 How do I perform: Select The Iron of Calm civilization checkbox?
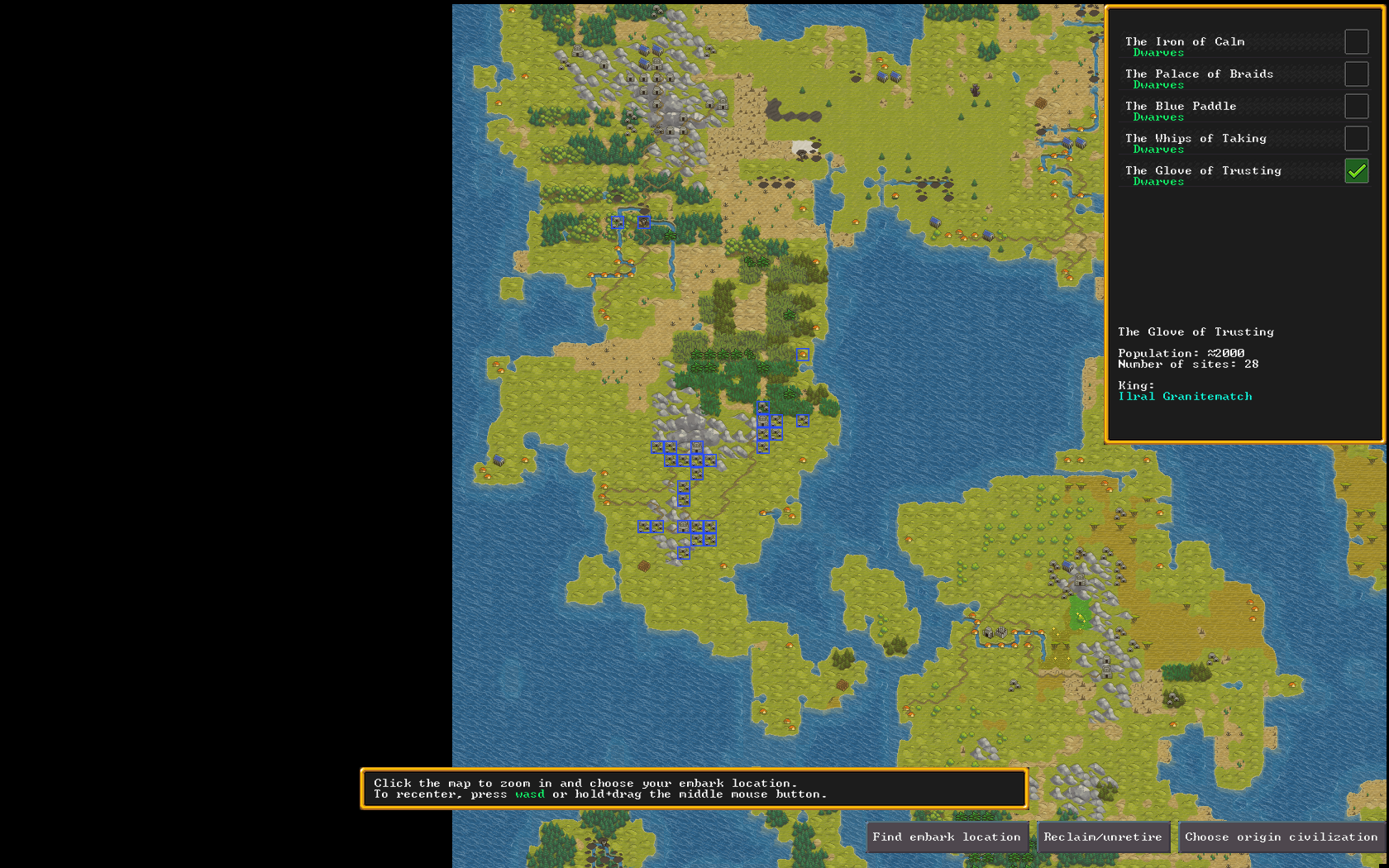click(x=1356, y=42)
